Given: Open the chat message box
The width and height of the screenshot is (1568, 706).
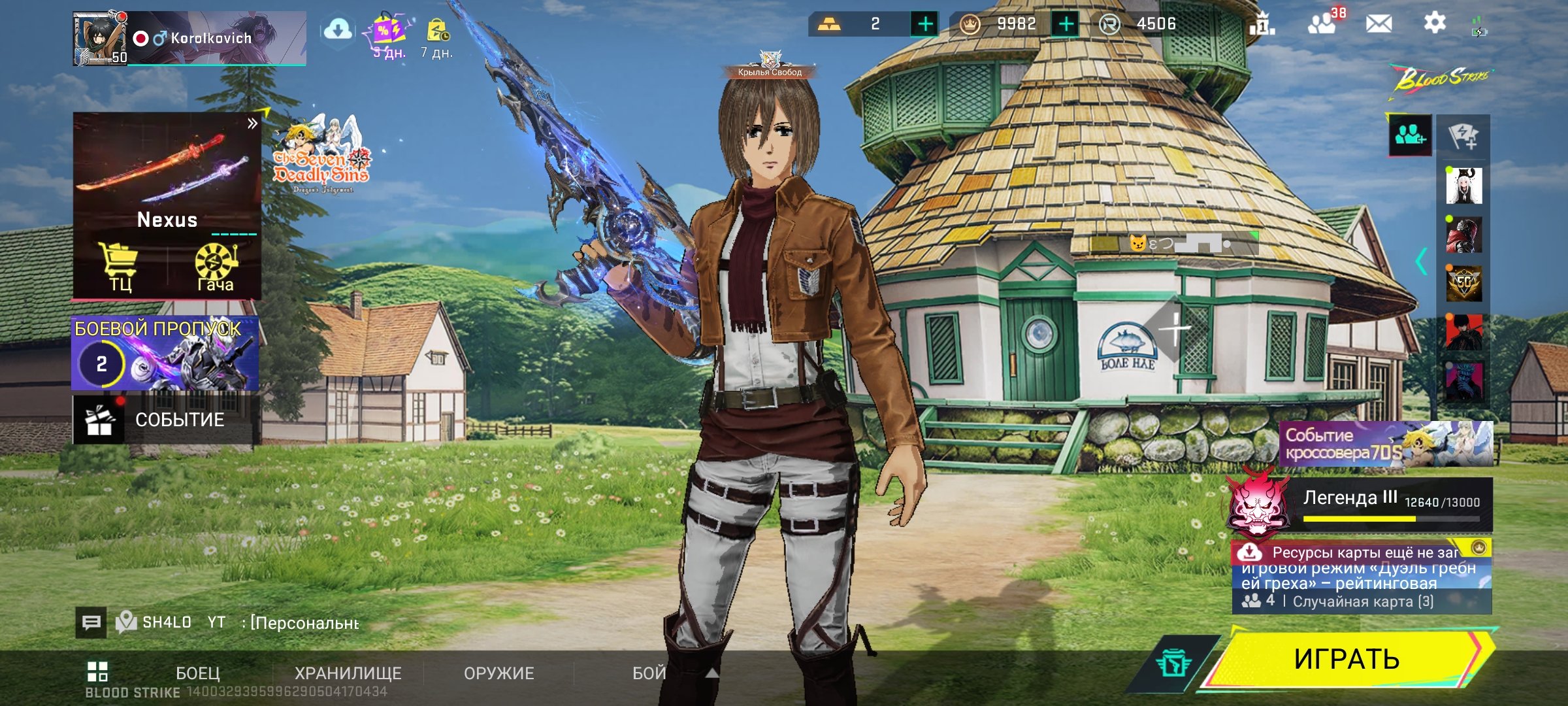Looking at the screenshot, I should (91, 622).
